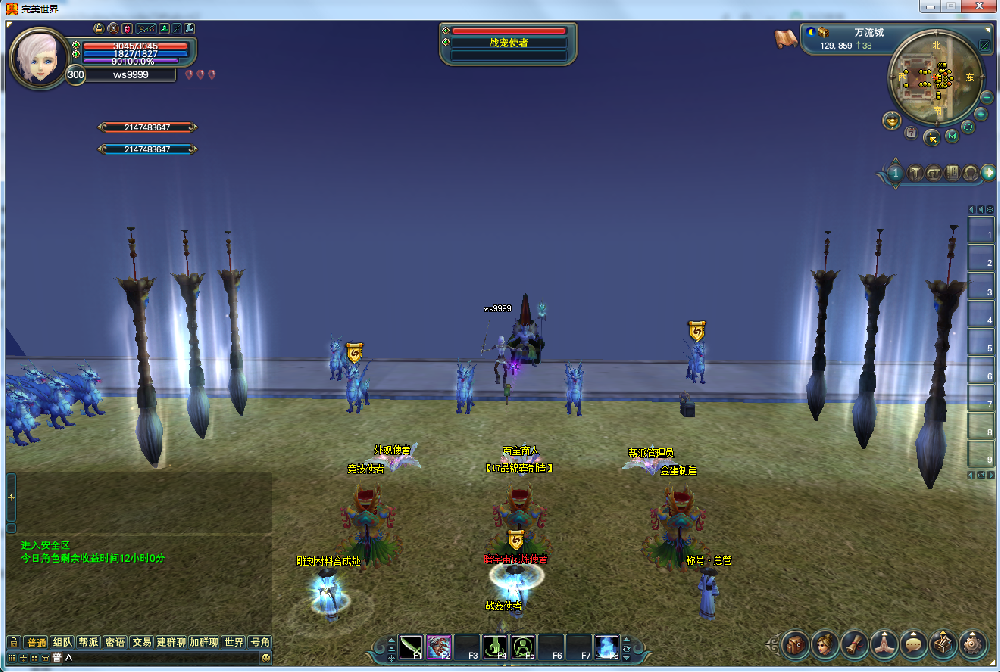
Task: Switch to the 密语 chat tab
Action: click(x=115, y=642)
